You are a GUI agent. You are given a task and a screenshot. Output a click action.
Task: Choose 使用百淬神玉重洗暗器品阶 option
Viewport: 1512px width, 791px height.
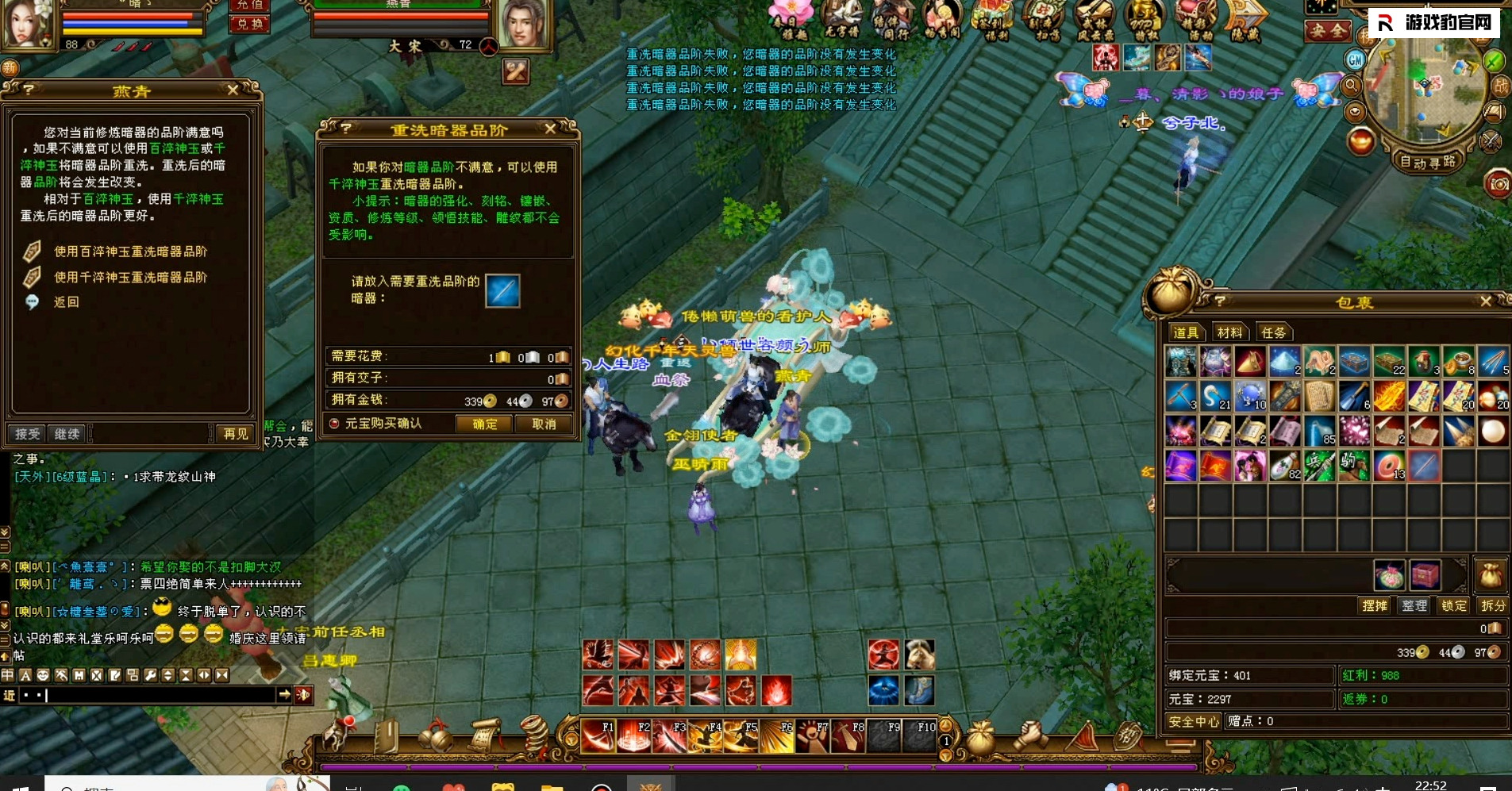[x=130, y=252]
